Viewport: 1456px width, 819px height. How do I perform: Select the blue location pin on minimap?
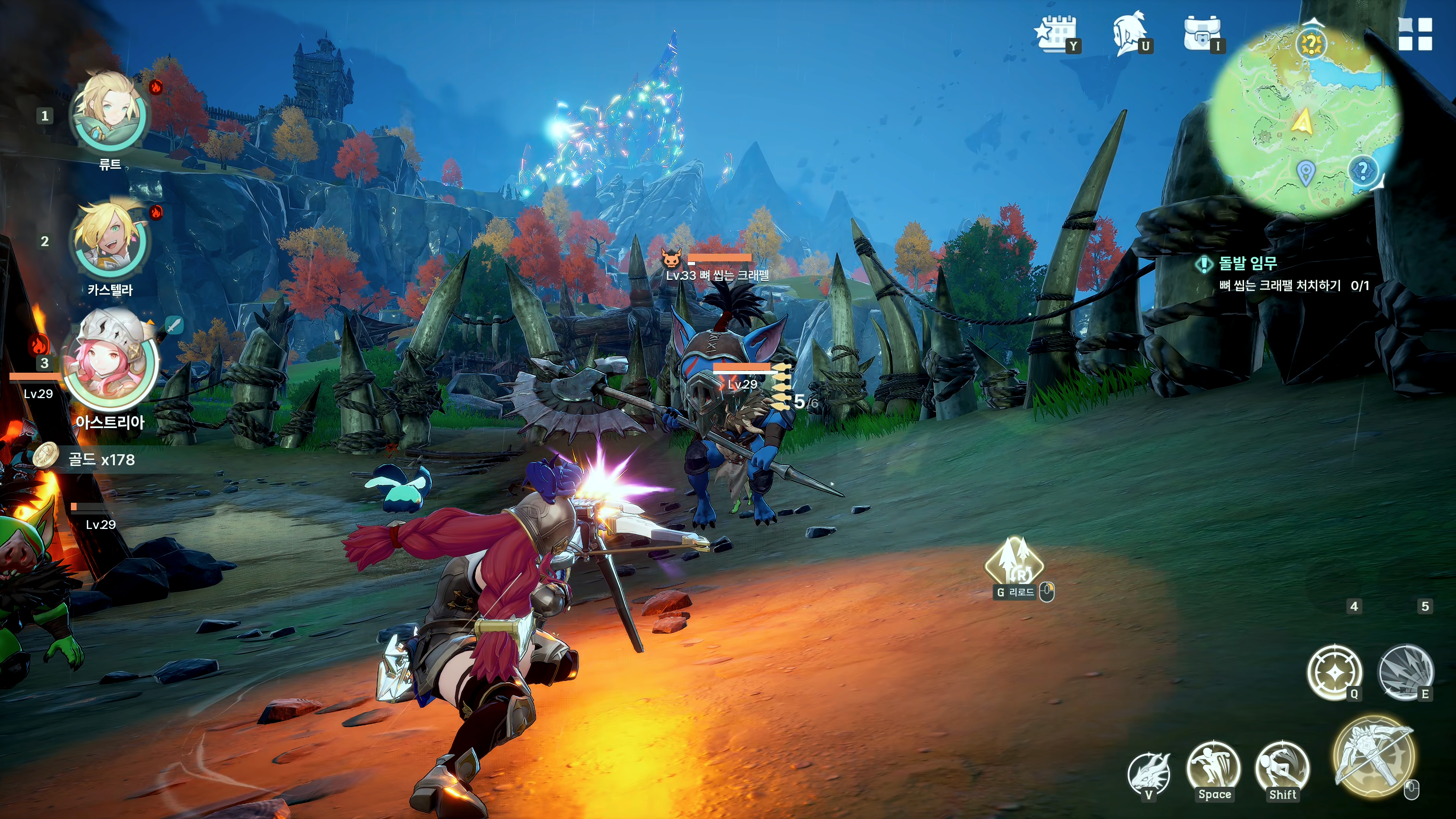click(x=1305, y=173)
